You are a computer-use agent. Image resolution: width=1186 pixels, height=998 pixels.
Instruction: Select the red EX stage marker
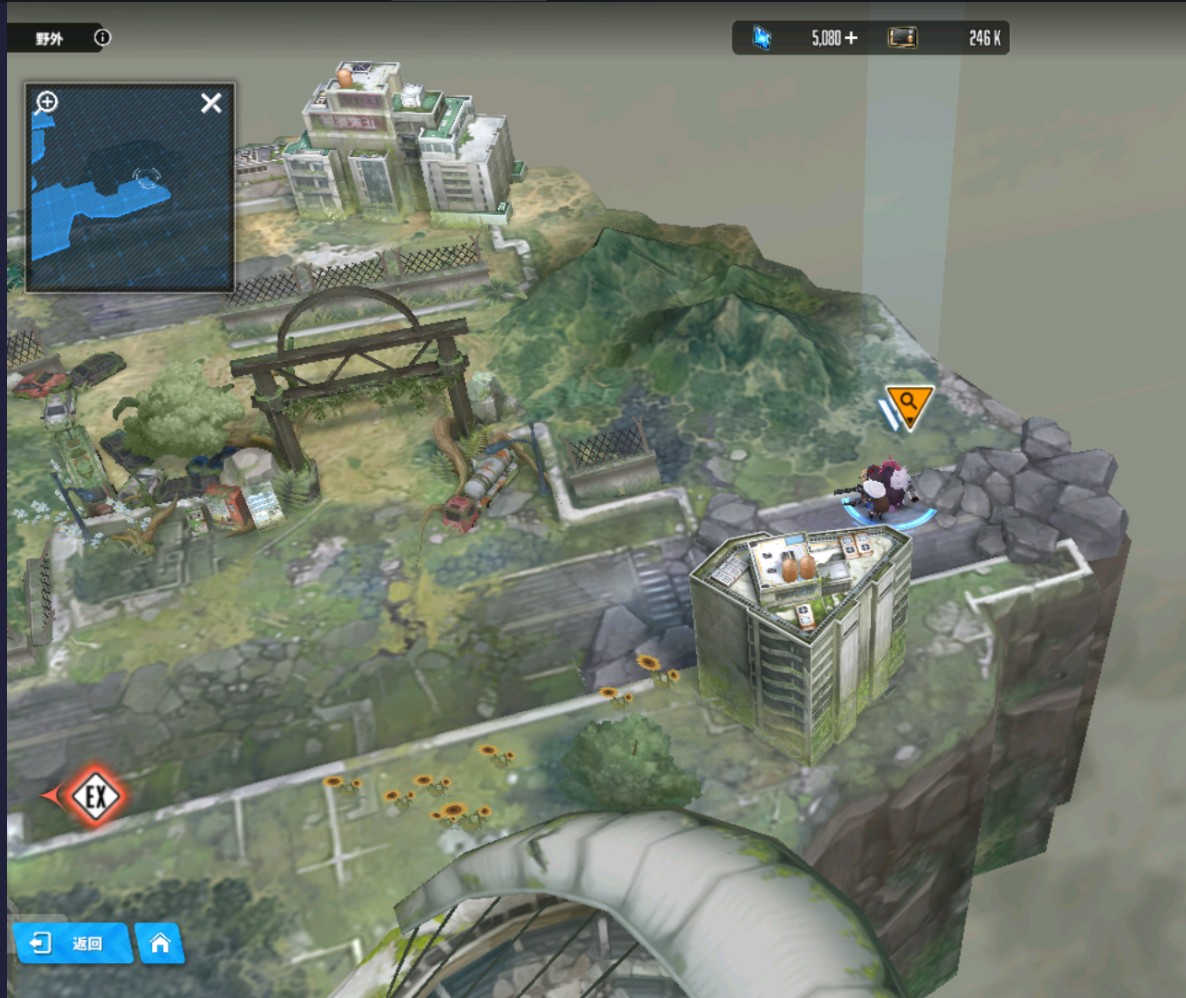tap(95, 796)
